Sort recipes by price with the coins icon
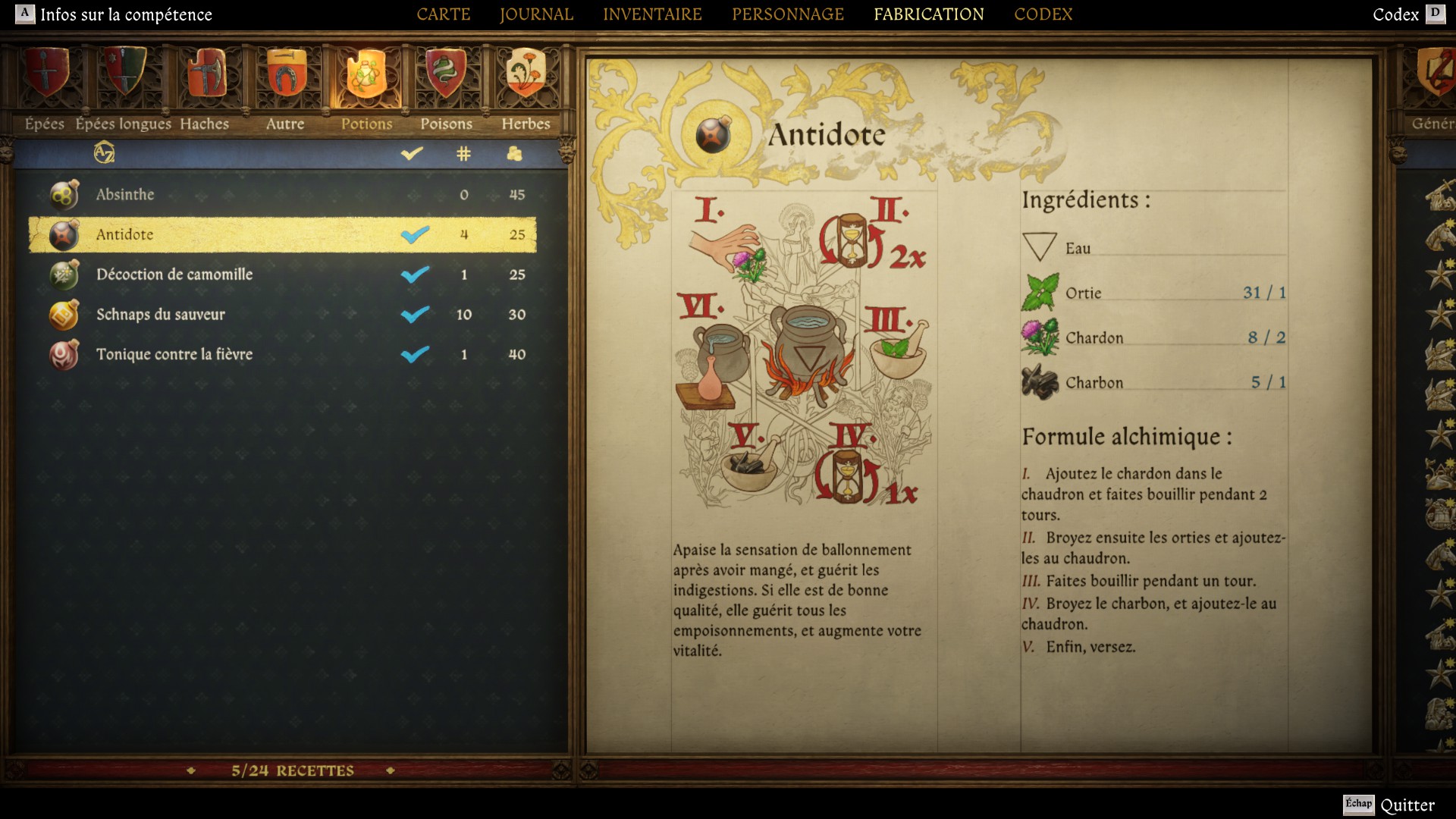Screen dimensions: 1456x819 [x=516, y=154]
